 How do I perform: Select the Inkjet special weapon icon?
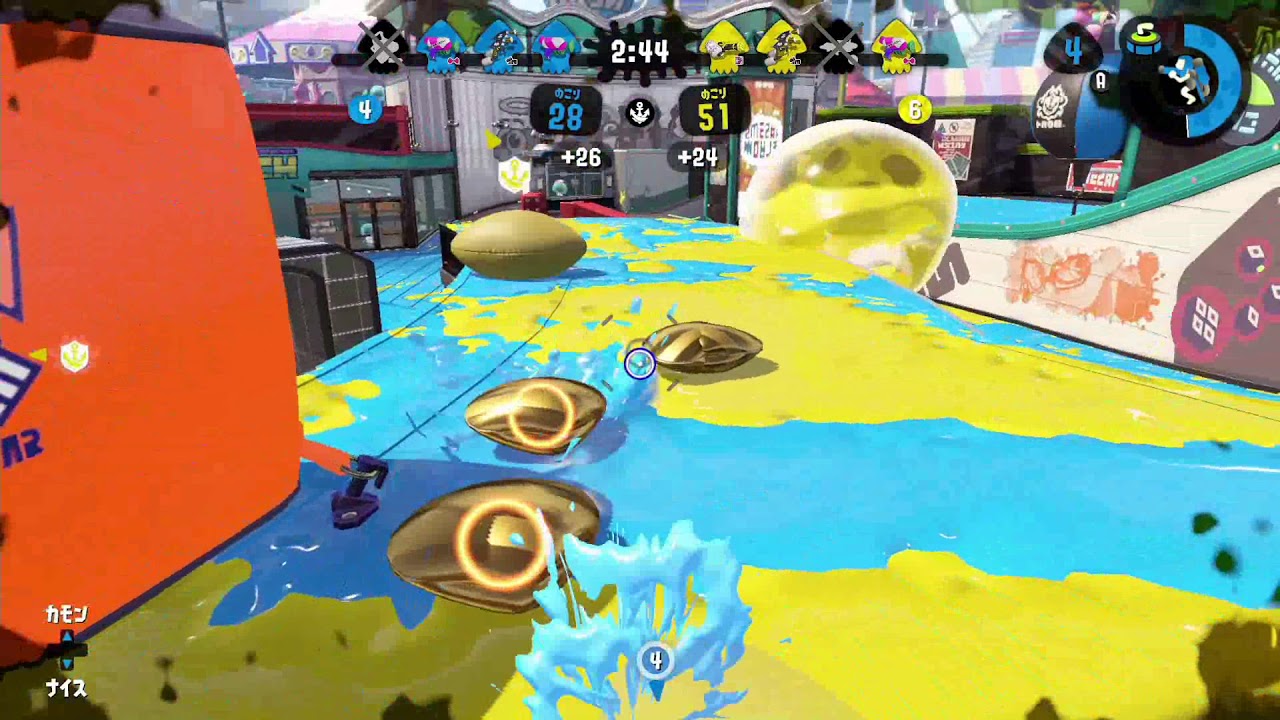[x=1184, y=78]
